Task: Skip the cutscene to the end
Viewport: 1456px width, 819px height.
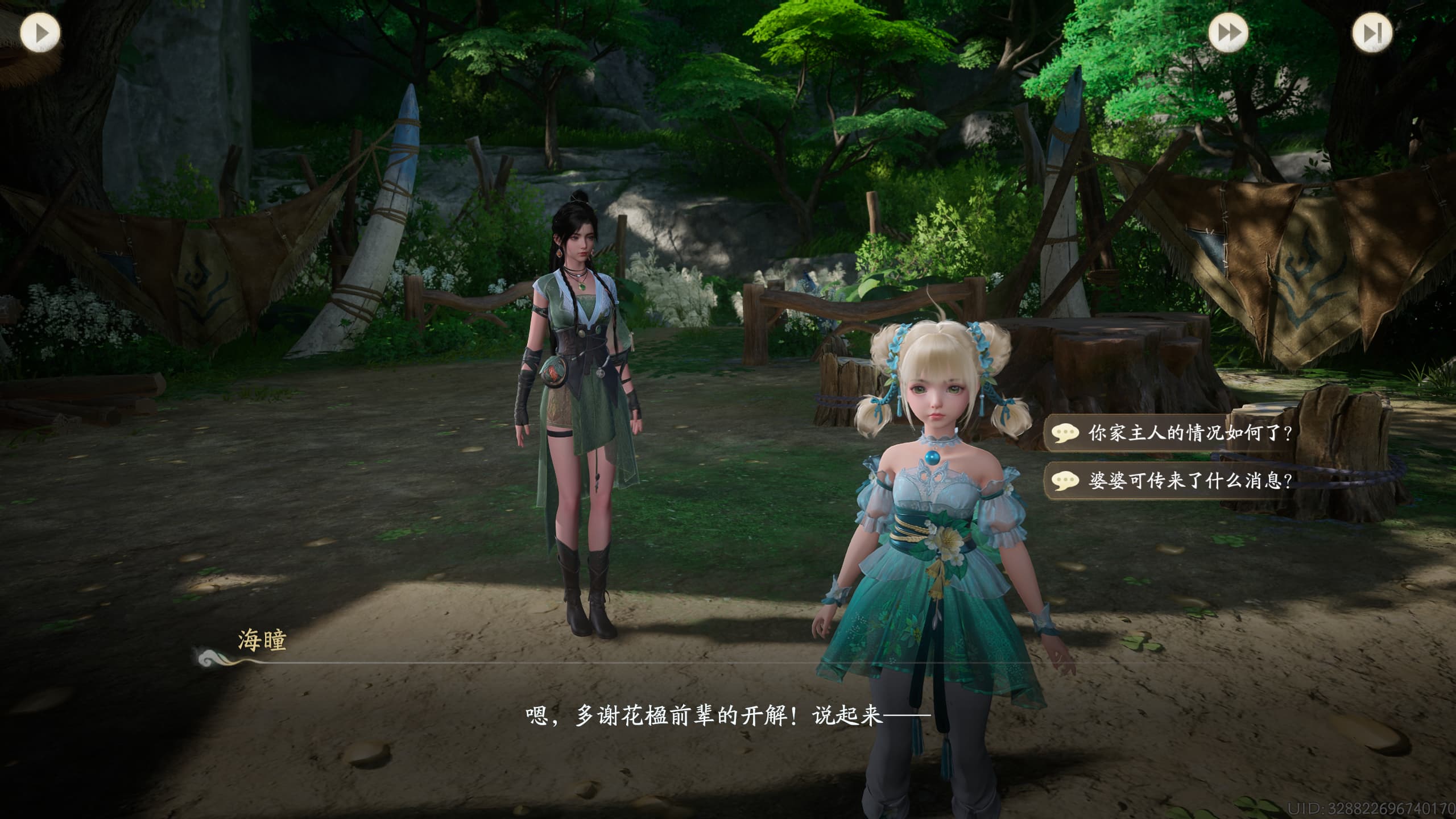Action: point(1372,33)
